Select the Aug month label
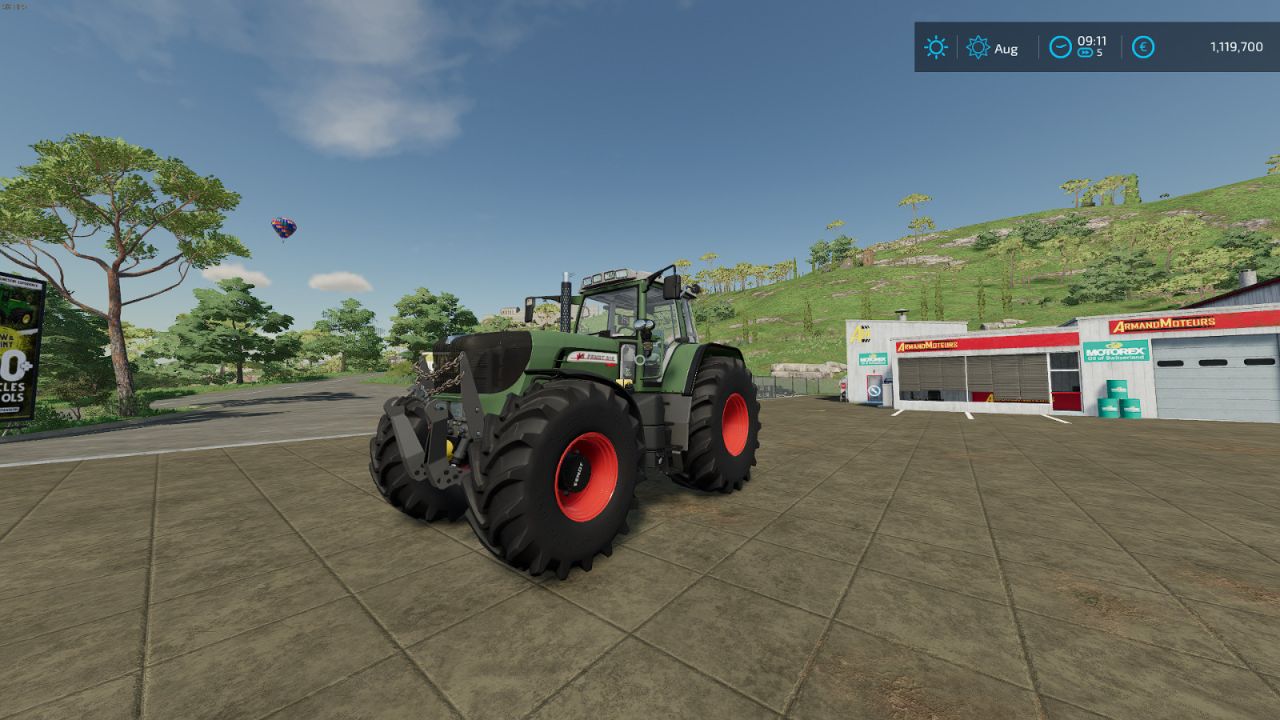Image resolution: width=1280 pixels, height=720 pixels. (1006, 48)
